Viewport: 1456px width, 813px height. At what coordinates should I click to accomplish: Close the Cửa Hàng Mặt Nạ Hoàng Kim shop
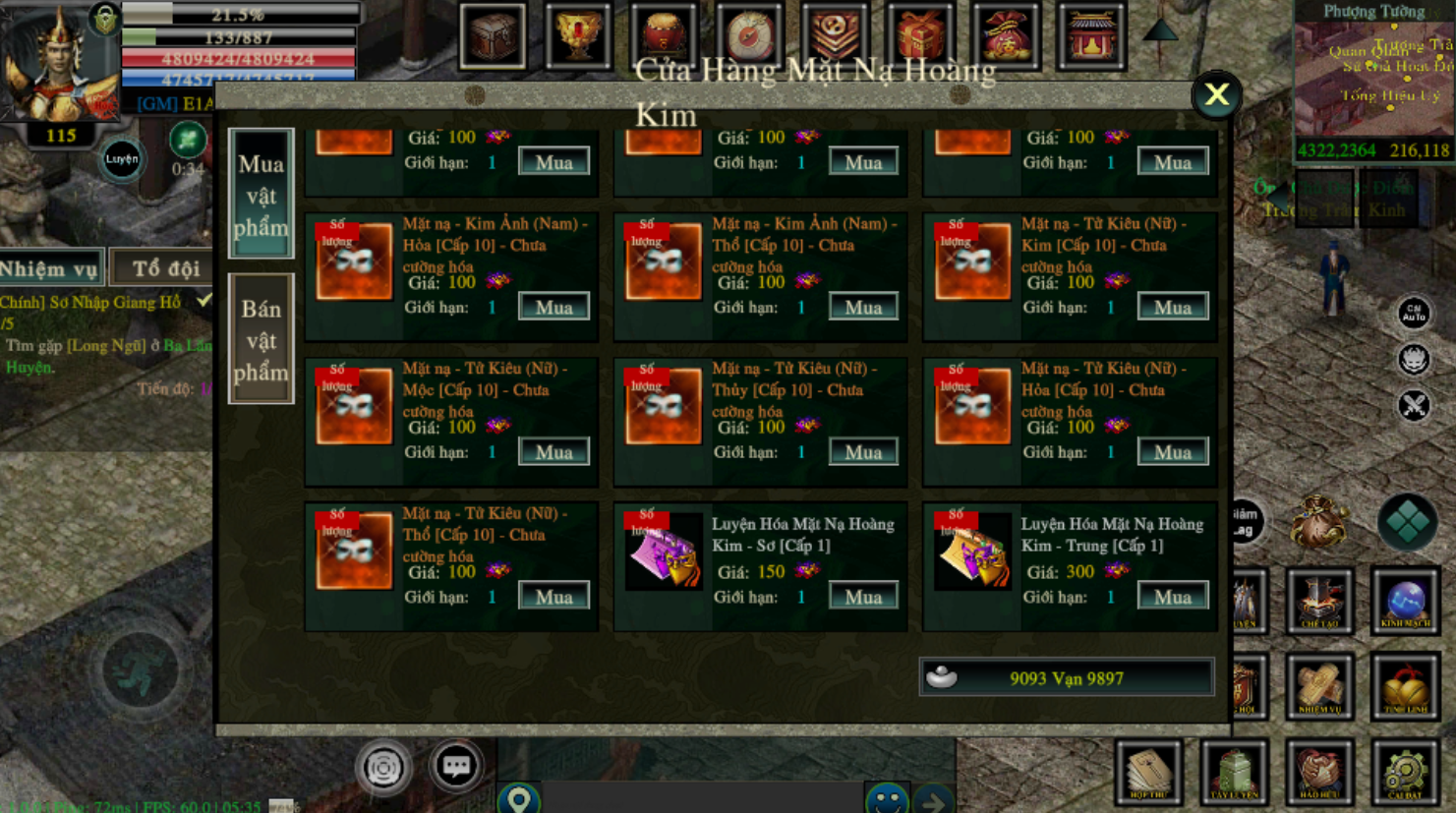1216,95
